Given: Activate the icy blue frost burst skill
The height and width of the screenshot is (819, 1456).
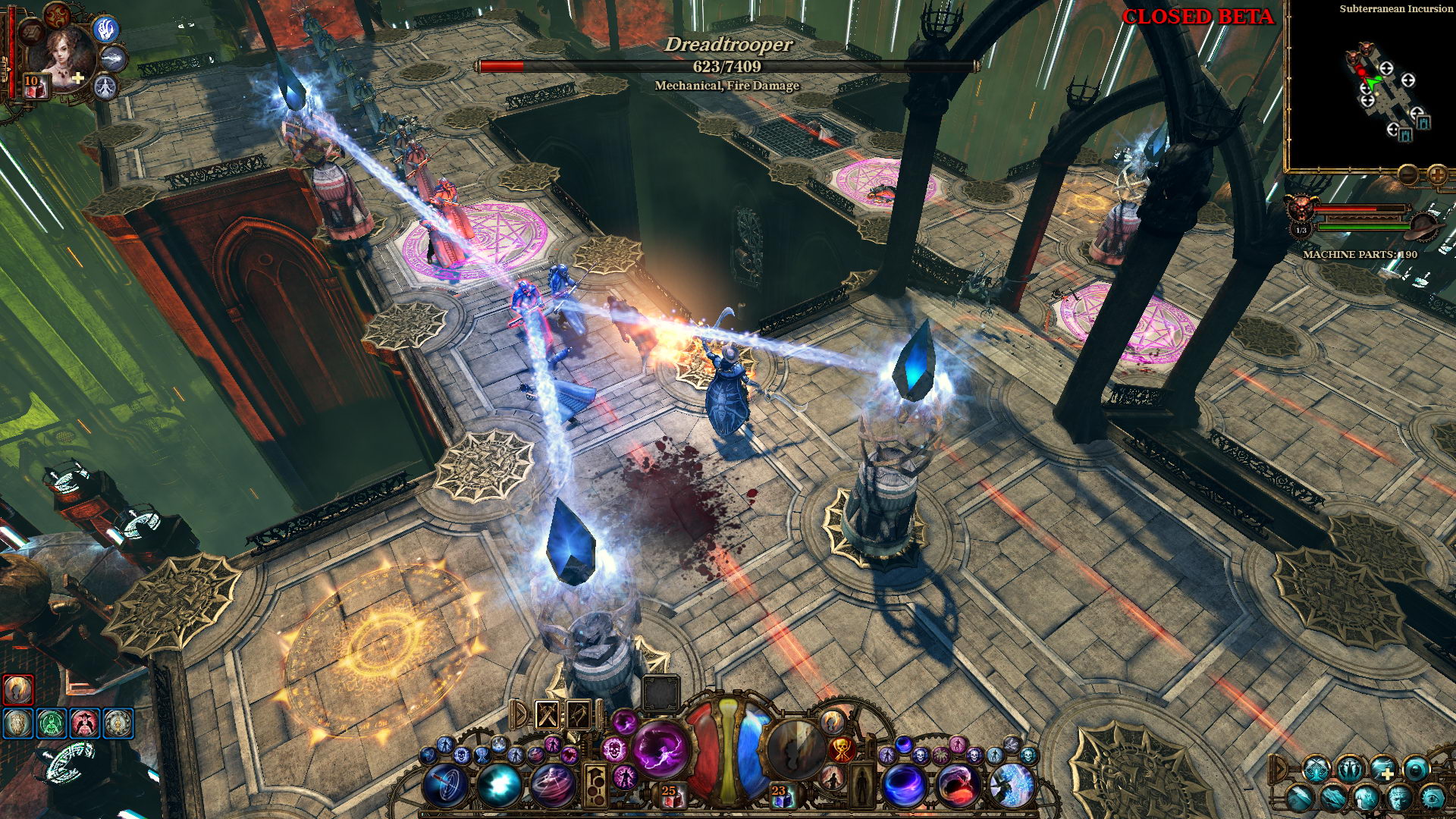Looking at the screenshot, I should coord(1012,785).
